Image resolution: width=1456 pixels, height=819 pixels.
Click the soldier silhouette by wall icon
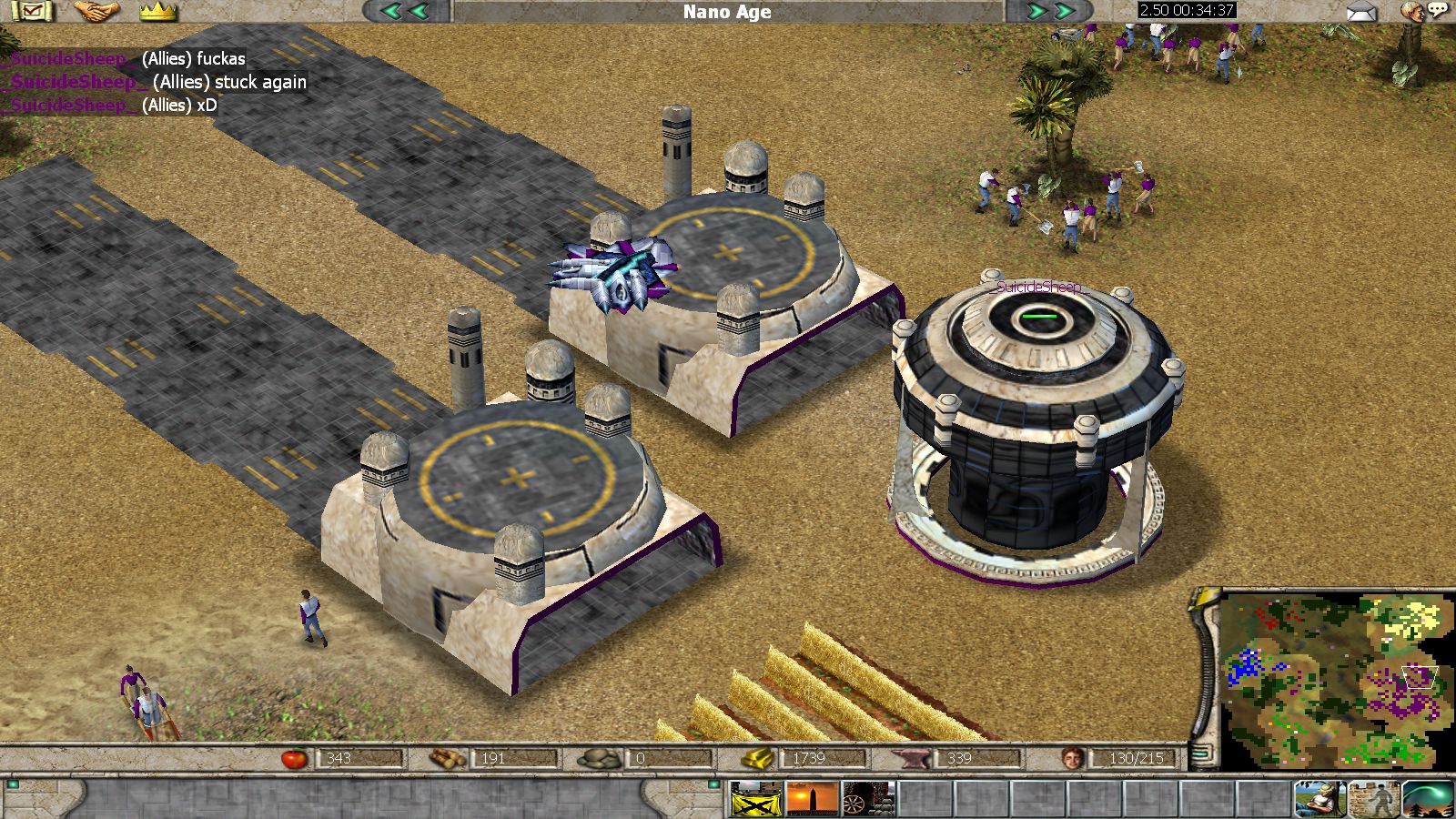tap(1374, 800)
